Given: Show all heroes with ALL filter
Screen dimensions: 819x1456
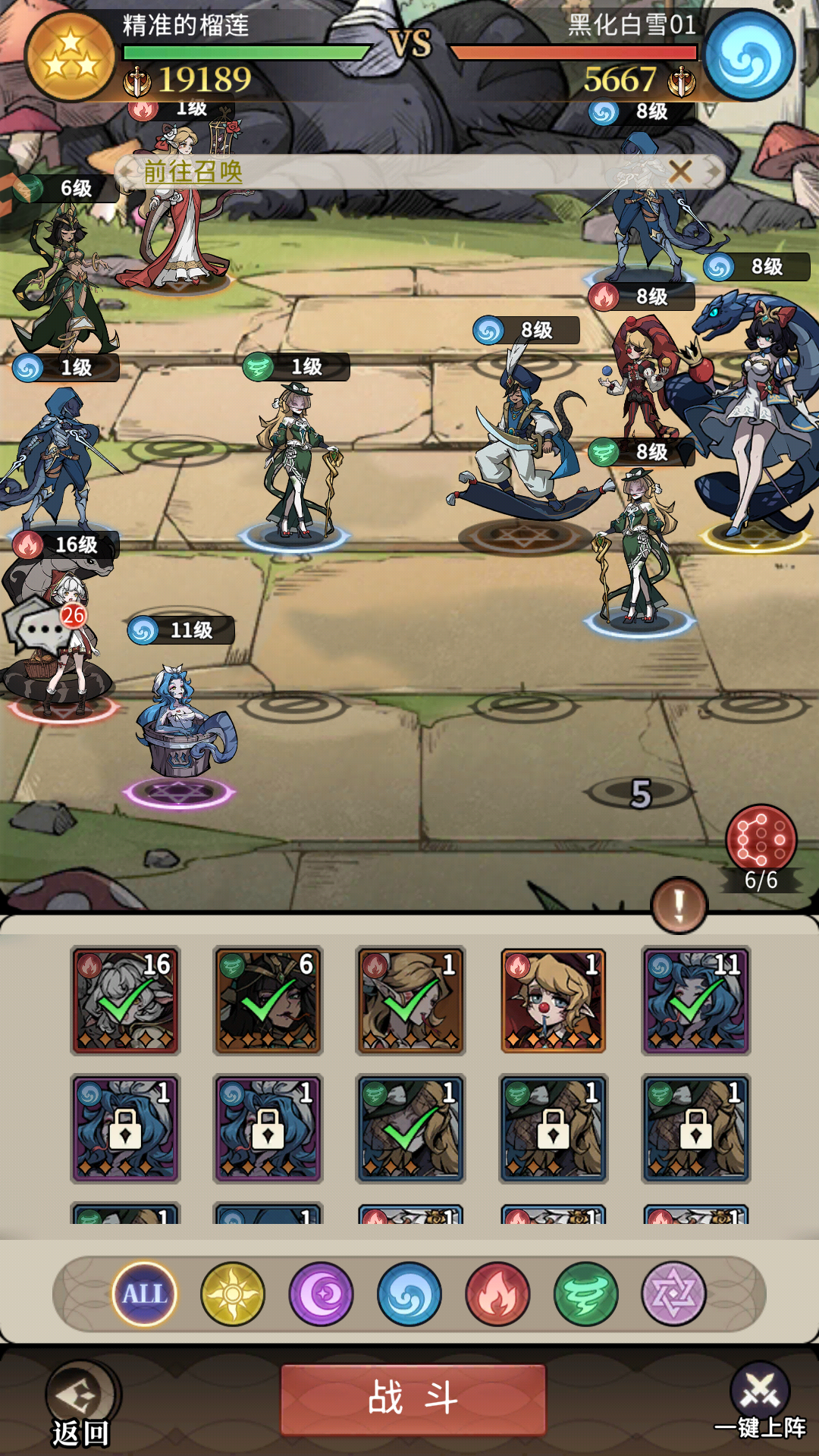Looking at the screenshot, I should click(x=144, y=1294).
